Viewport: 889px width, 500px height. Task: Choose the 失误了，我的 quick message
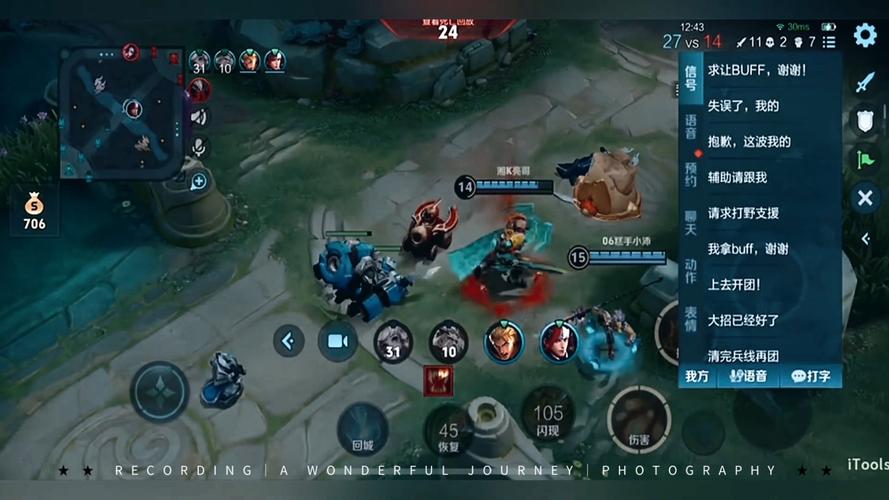coord(743,106)
